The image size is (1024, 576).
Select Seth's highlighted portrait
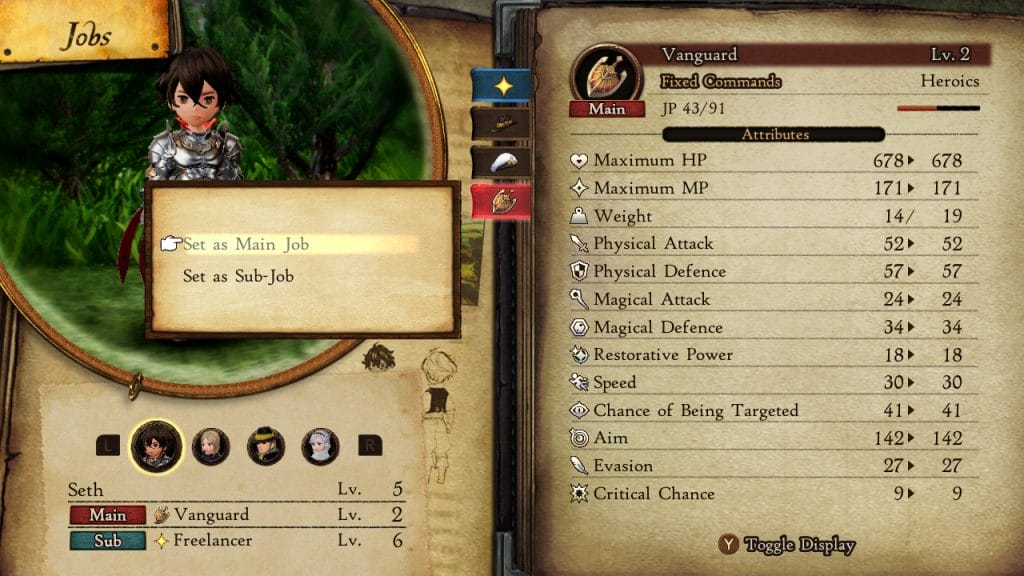[156, 446]
